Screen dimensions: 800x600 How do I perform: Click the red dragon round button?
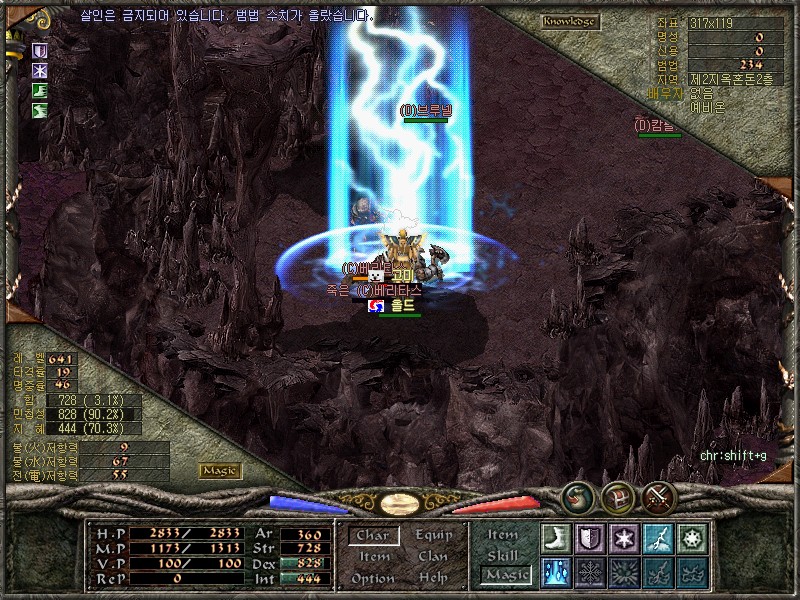pos(578,497)
